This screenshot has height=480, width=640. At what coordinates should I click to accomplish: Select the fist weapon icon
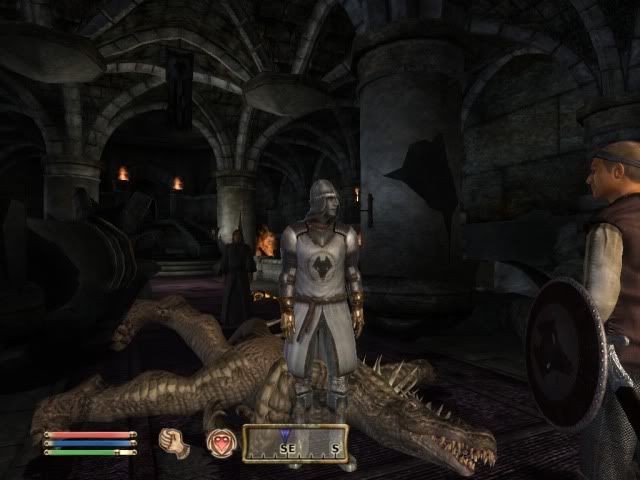click(174, 443)
